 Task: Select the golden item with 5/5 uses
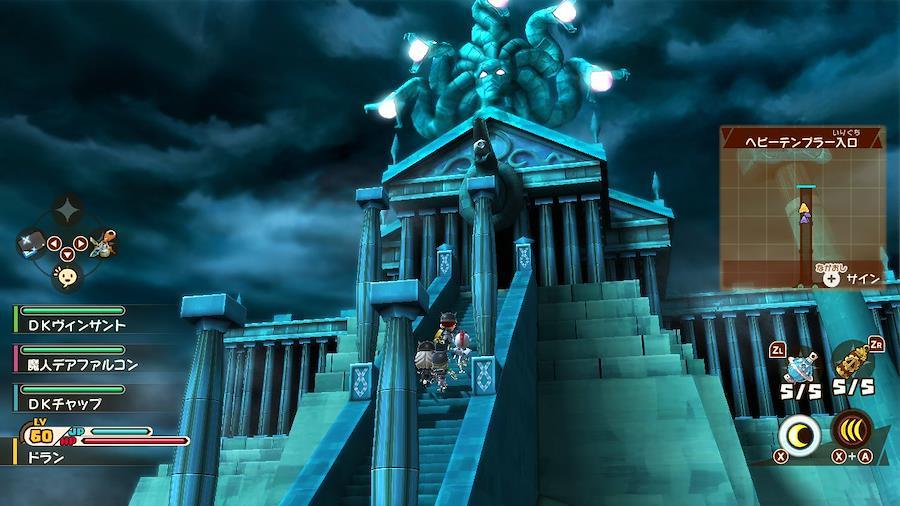coord(852,362)
